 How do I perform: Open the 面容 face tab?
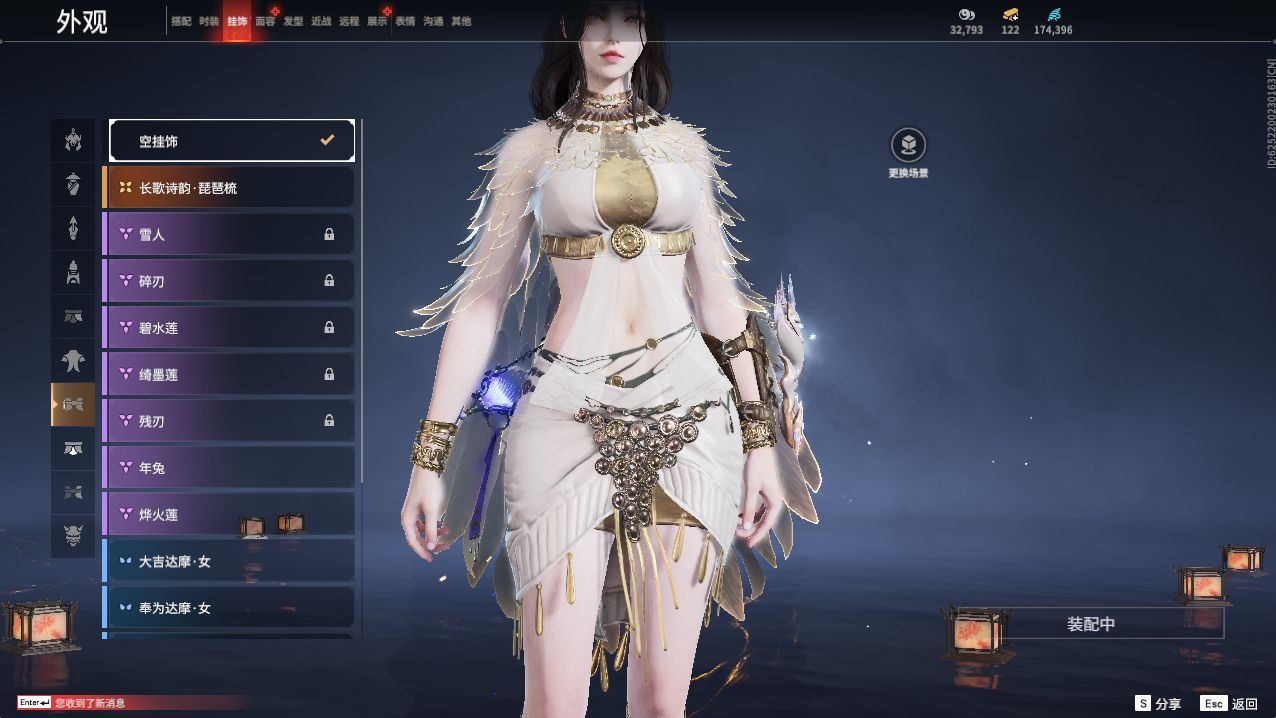point(265,21)
